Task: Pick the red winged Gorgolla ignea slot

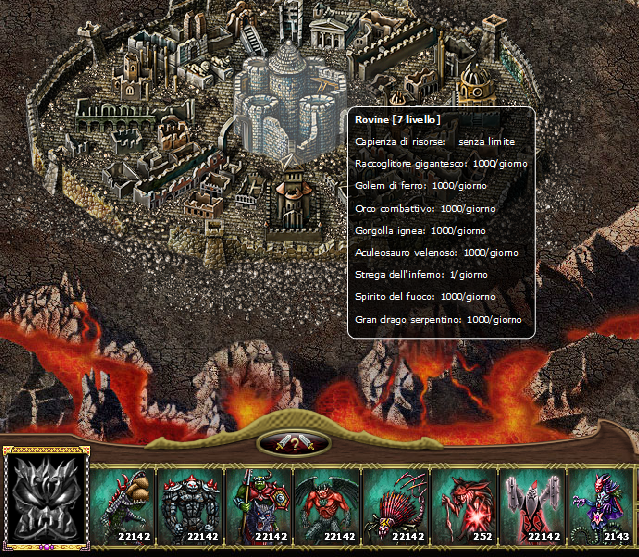Action: coord(327,506)
